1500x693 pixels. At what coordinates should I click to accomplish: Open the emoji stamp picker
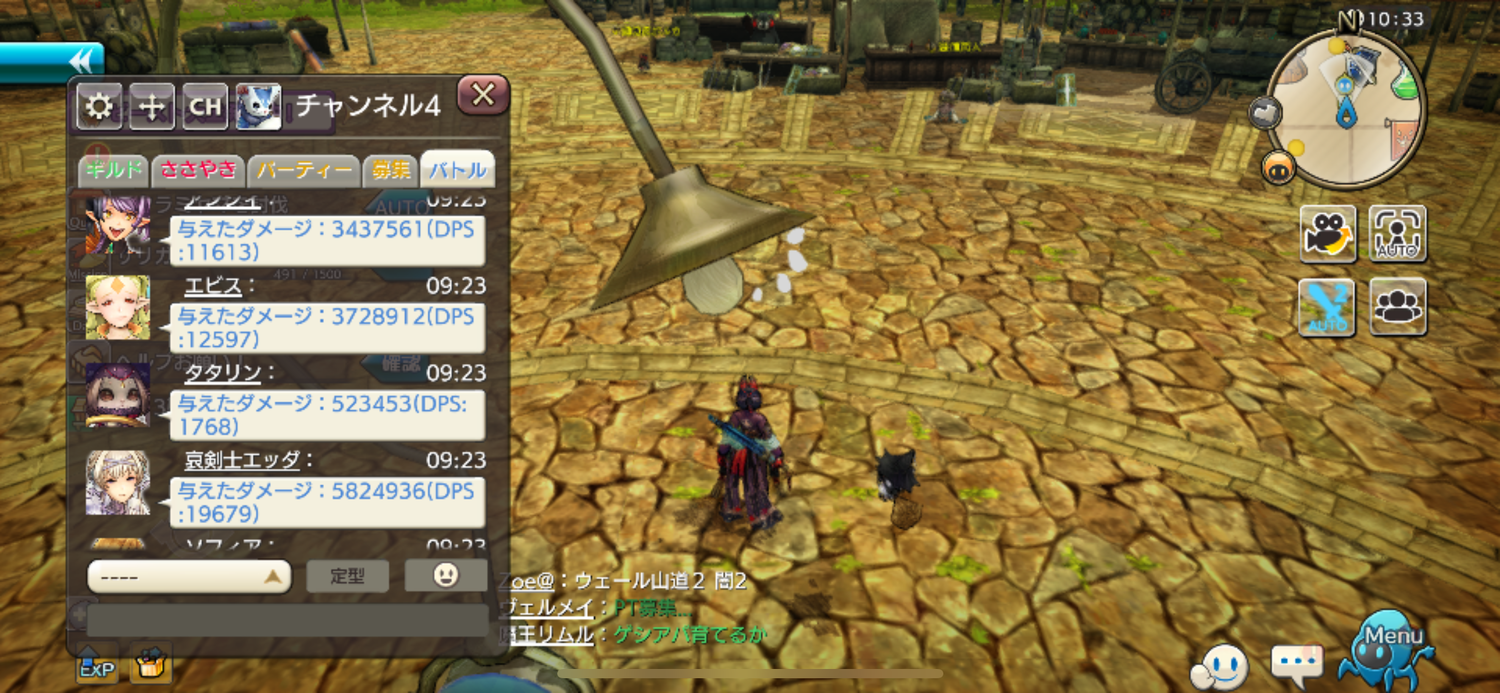[x=446, y=575]
